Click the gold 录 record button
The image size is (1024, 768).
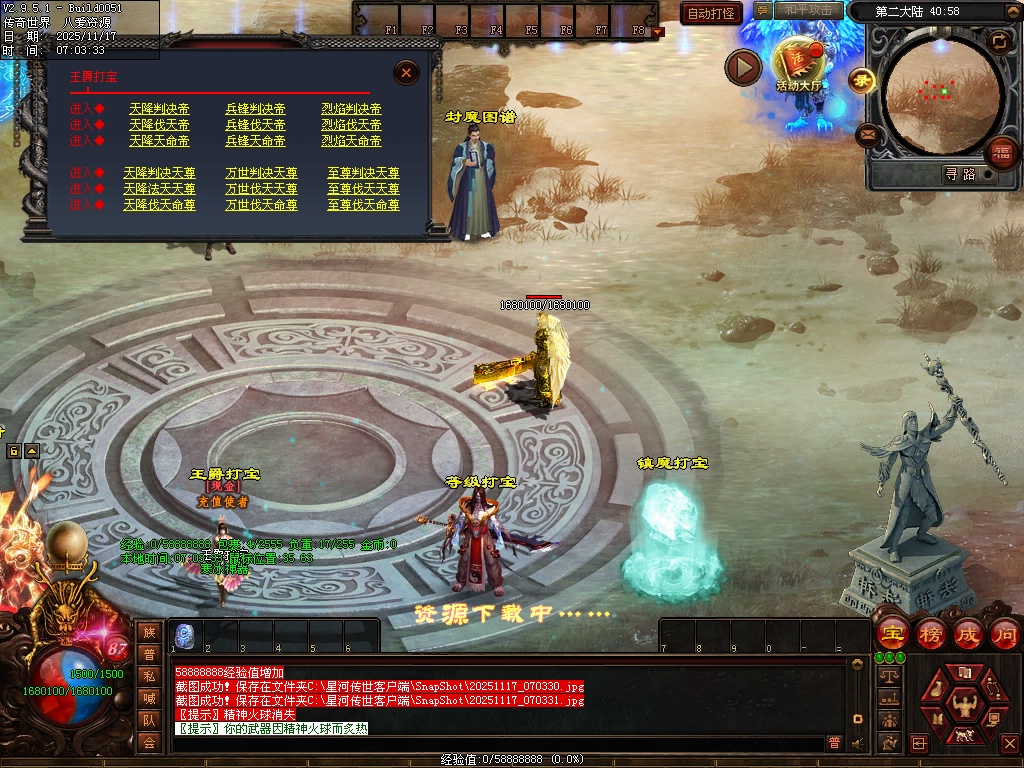pyautogui.click(x=860, y=79)
